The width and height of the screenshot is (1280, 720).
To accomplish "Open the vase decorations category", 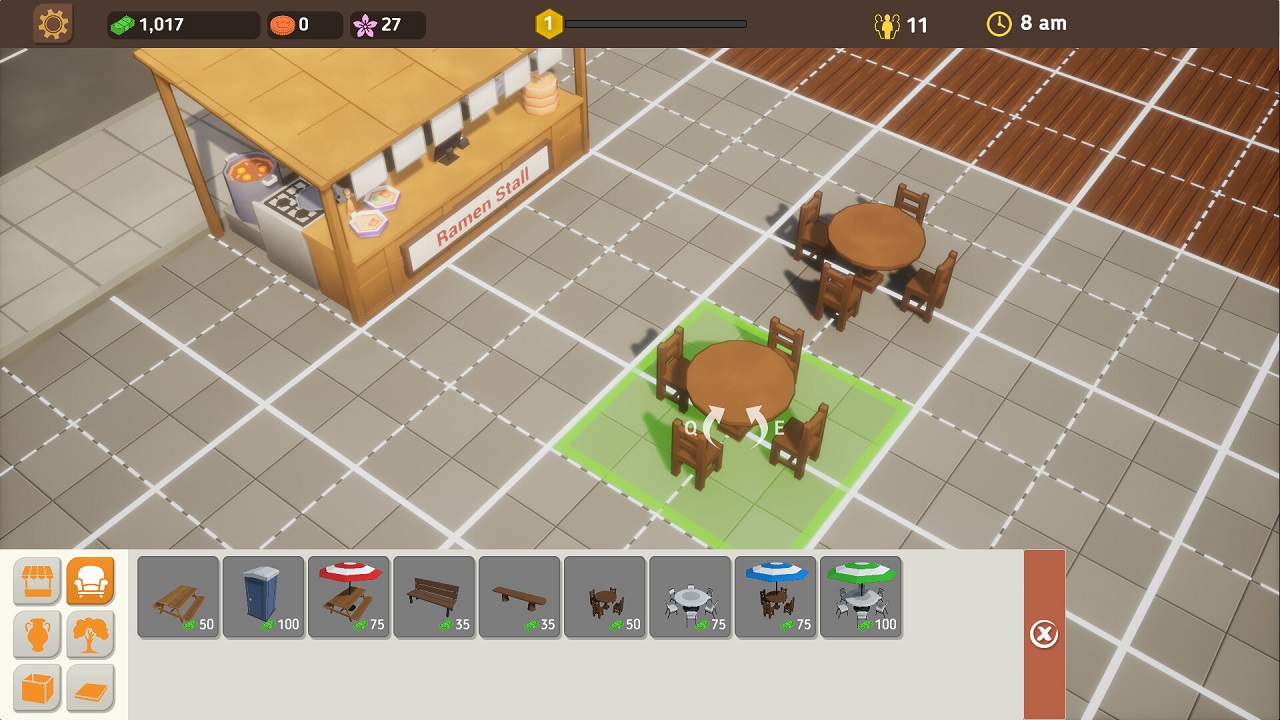I will point(37,634).
